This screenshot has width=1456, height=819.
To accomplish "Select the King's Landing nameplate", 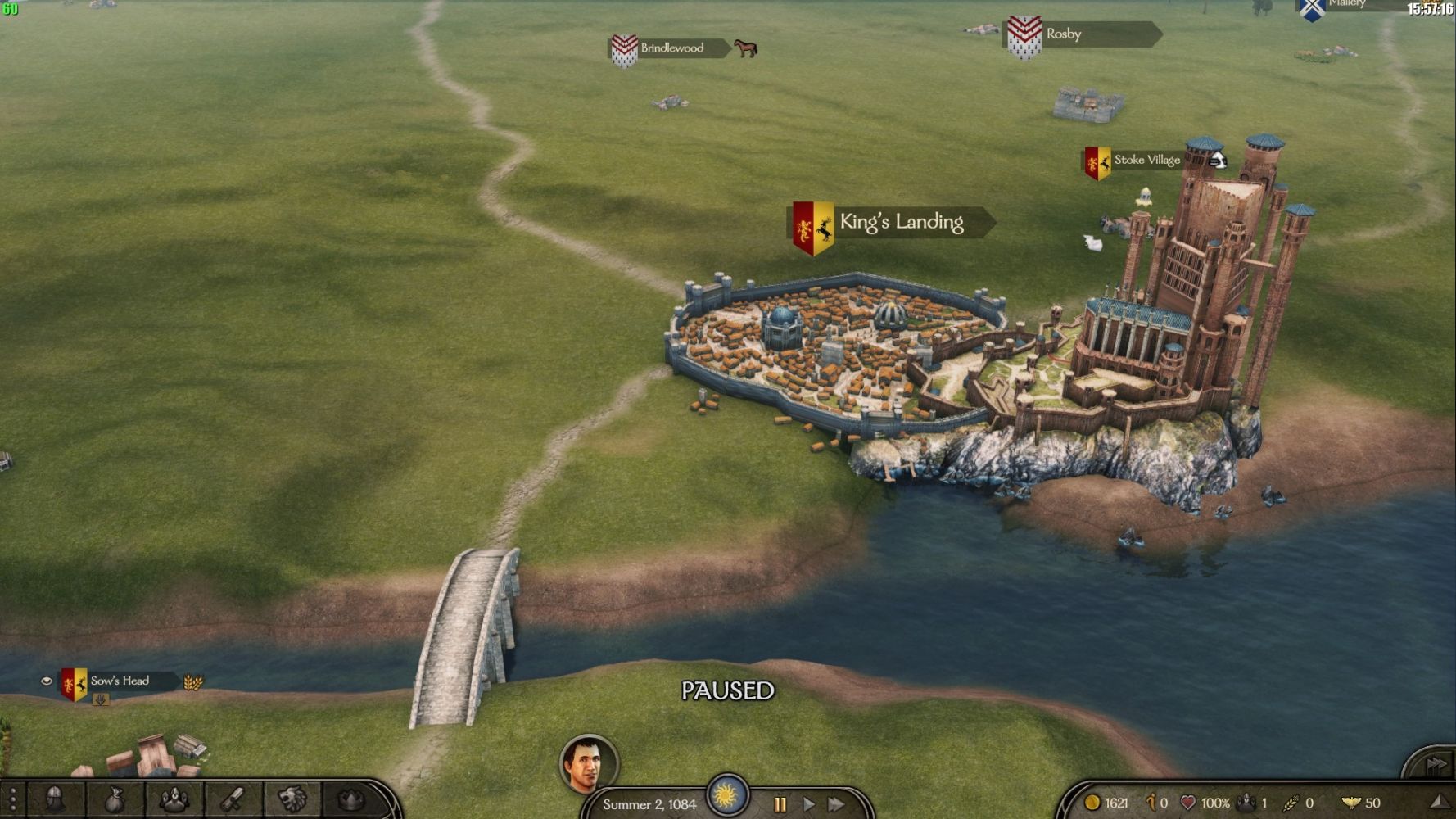I will [x=900, y=223].
